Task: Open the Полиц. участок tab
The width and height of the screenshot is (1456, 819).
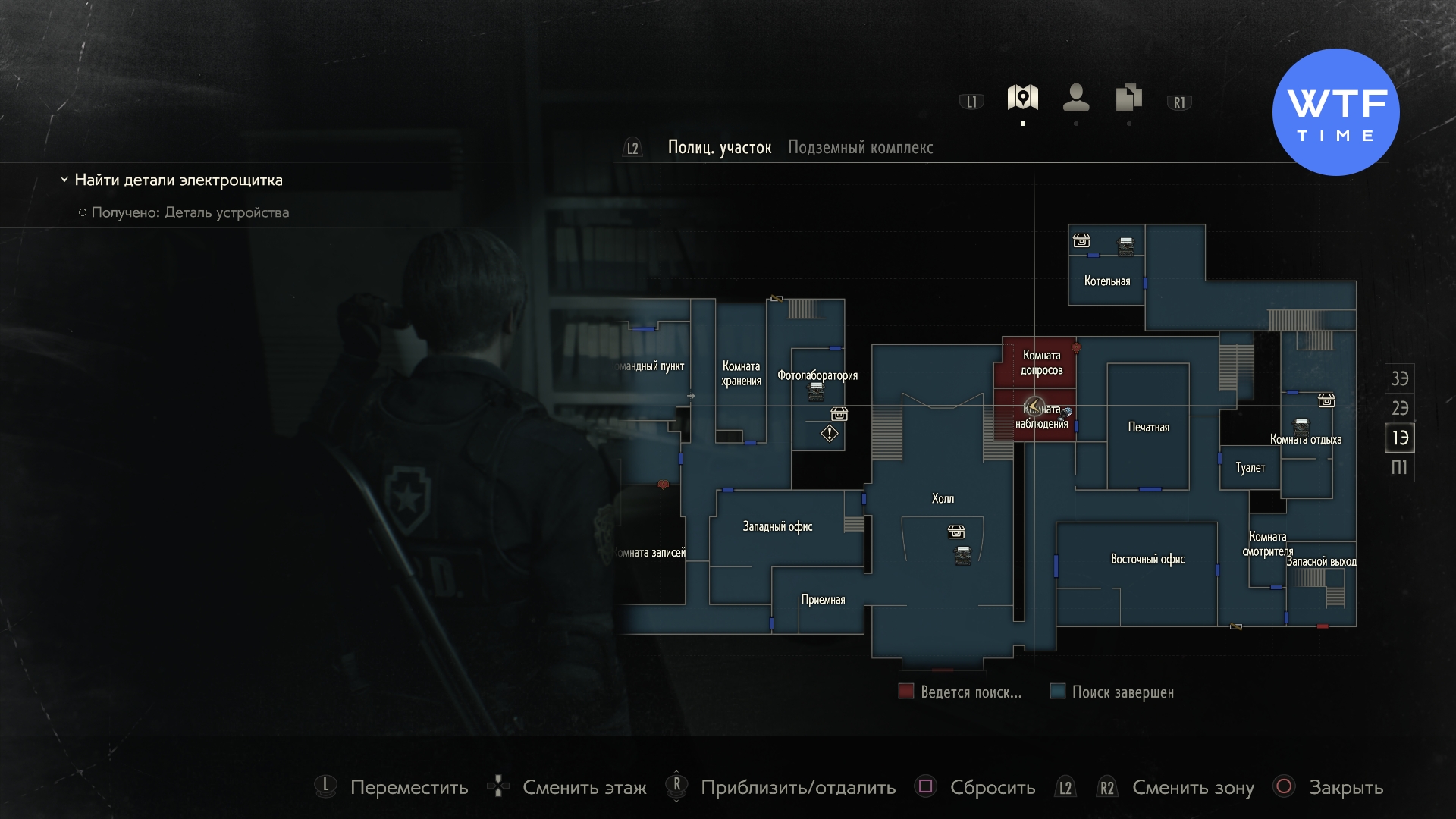Action: pyautogui.click(x=718, y=147)
